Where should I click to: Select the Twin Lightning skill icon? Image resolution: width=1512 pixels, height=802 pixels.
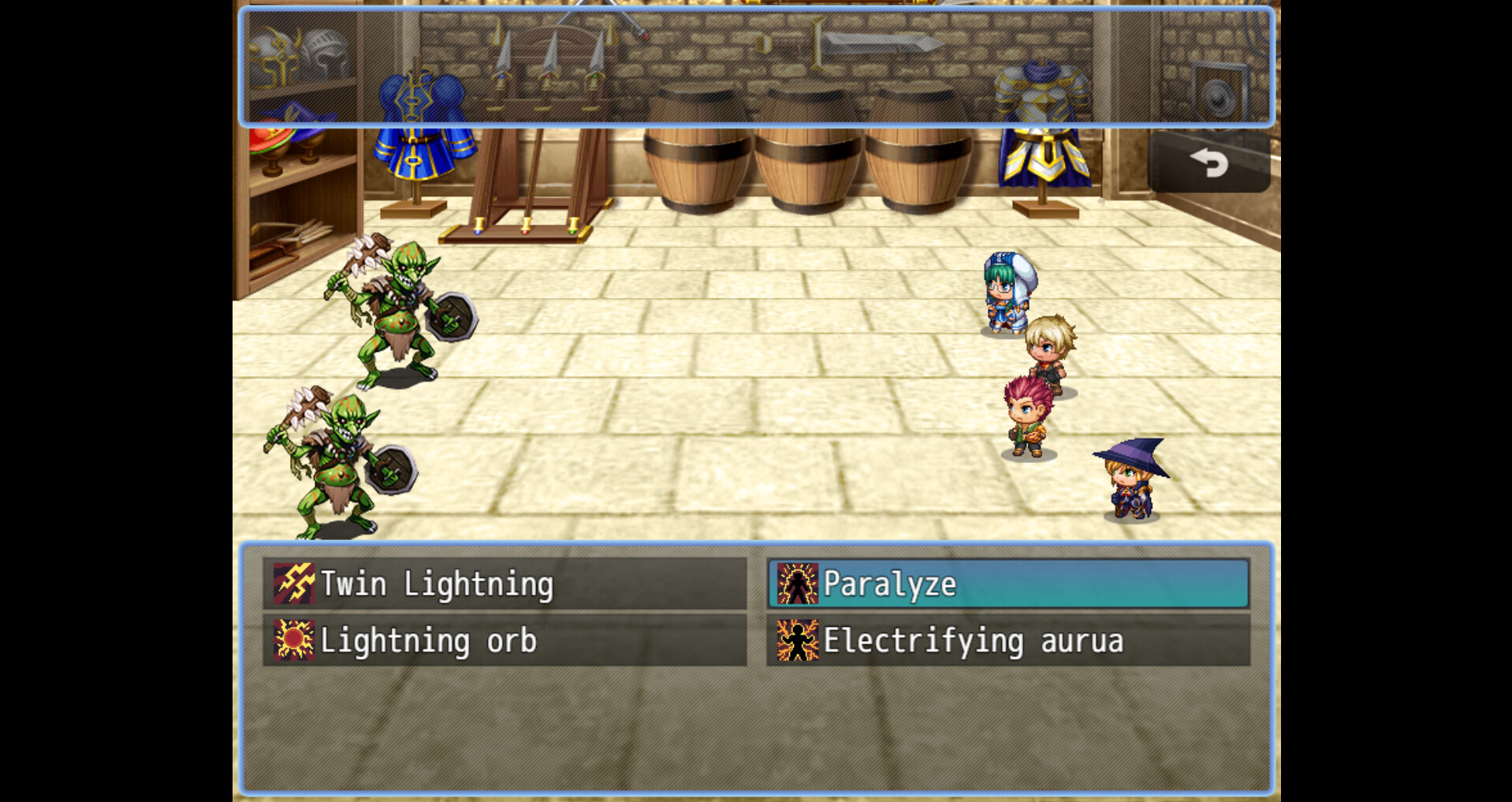pyautogui.click(x=292, y=584)
